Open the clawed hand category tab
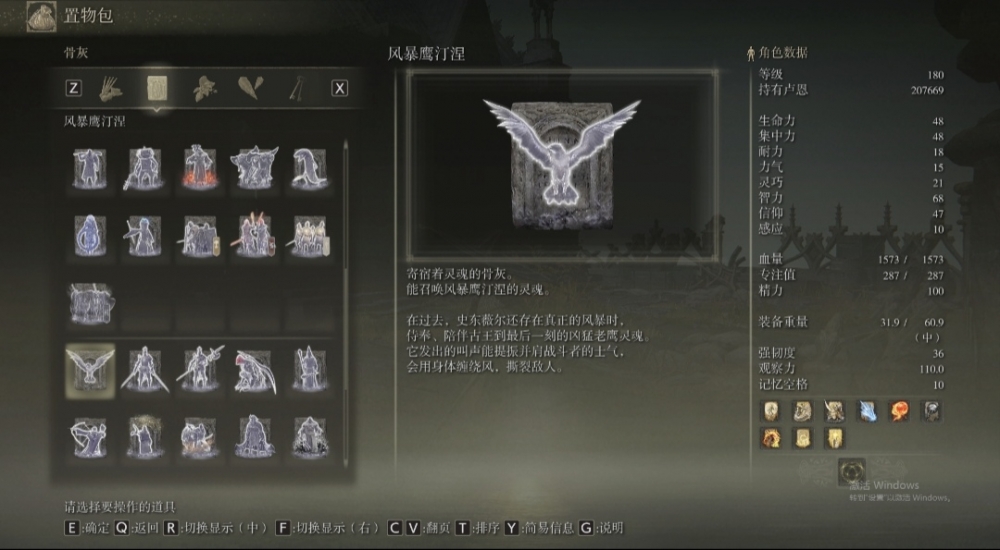1000x550 pixels. click(111, 88)
